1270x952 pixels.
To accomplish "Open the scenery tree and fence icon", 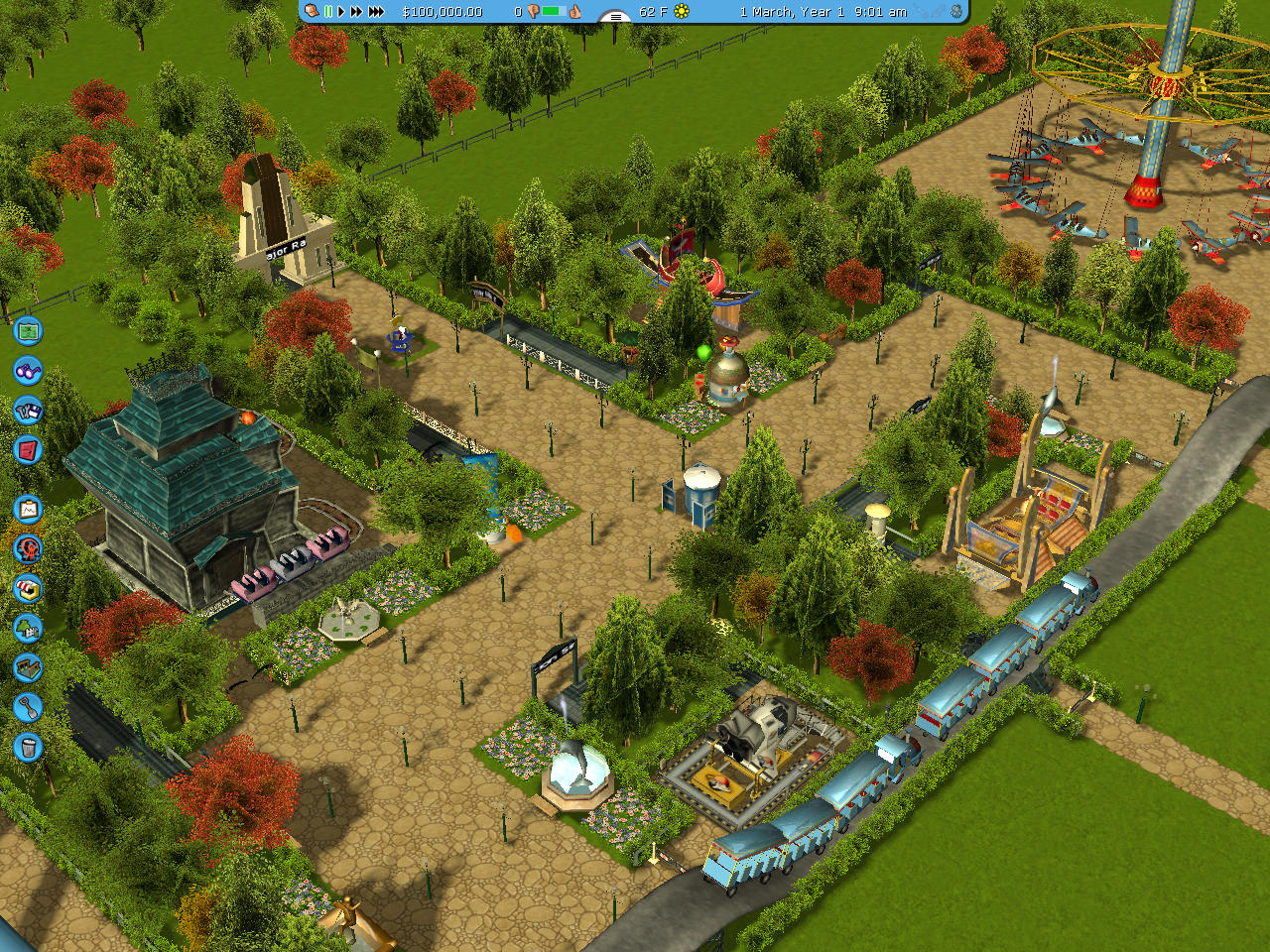I will coord(28,628).
